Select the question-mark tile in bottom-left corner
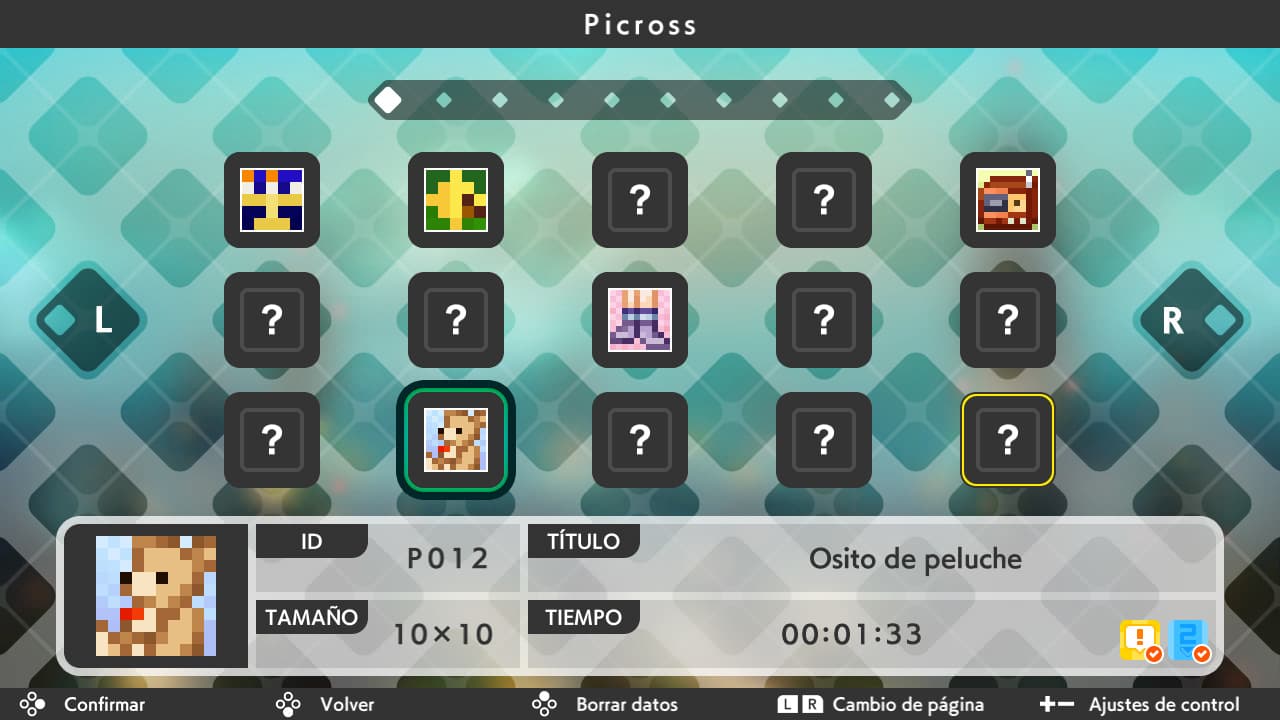This screenshot has height=720, width=1280. tap(271, 440)
